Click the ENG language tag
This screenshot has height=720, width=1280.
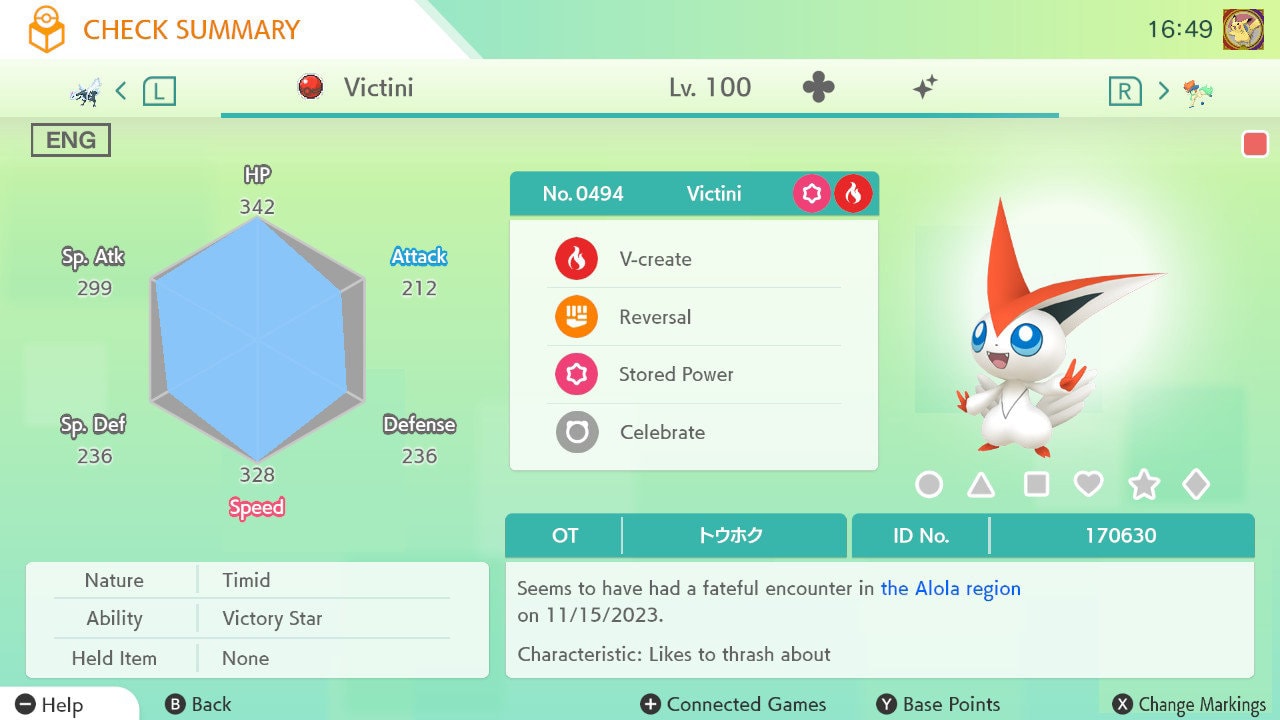[71, 141]
